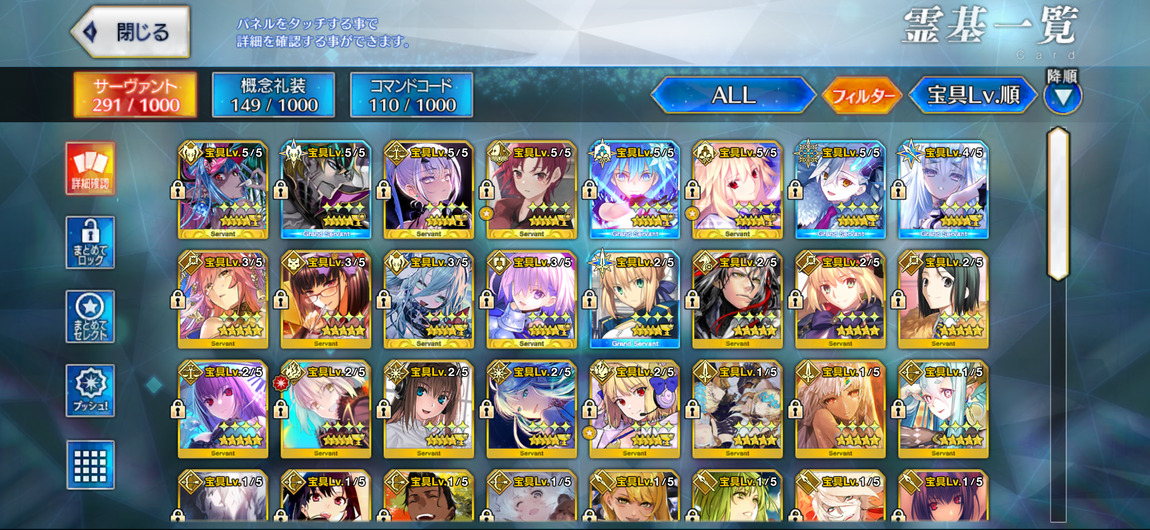Choose the ALL class selector
1150x530 pixels.
[733, 96]
